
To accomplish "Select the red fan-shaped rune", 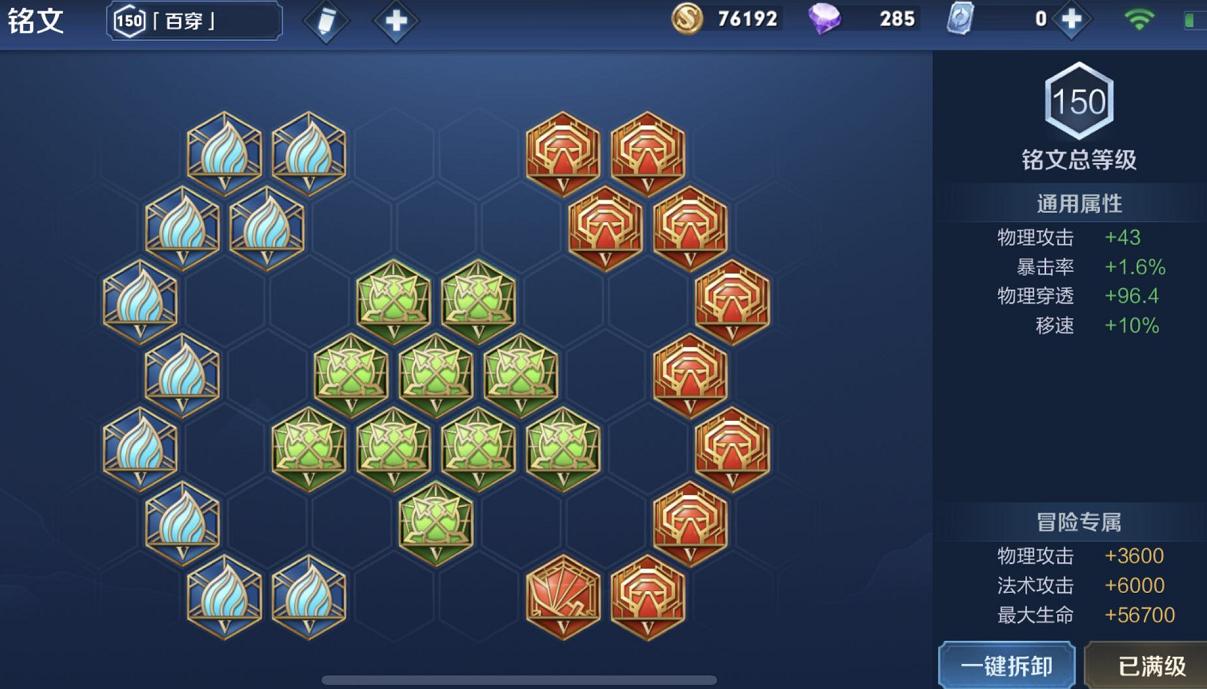I will 563,596.
